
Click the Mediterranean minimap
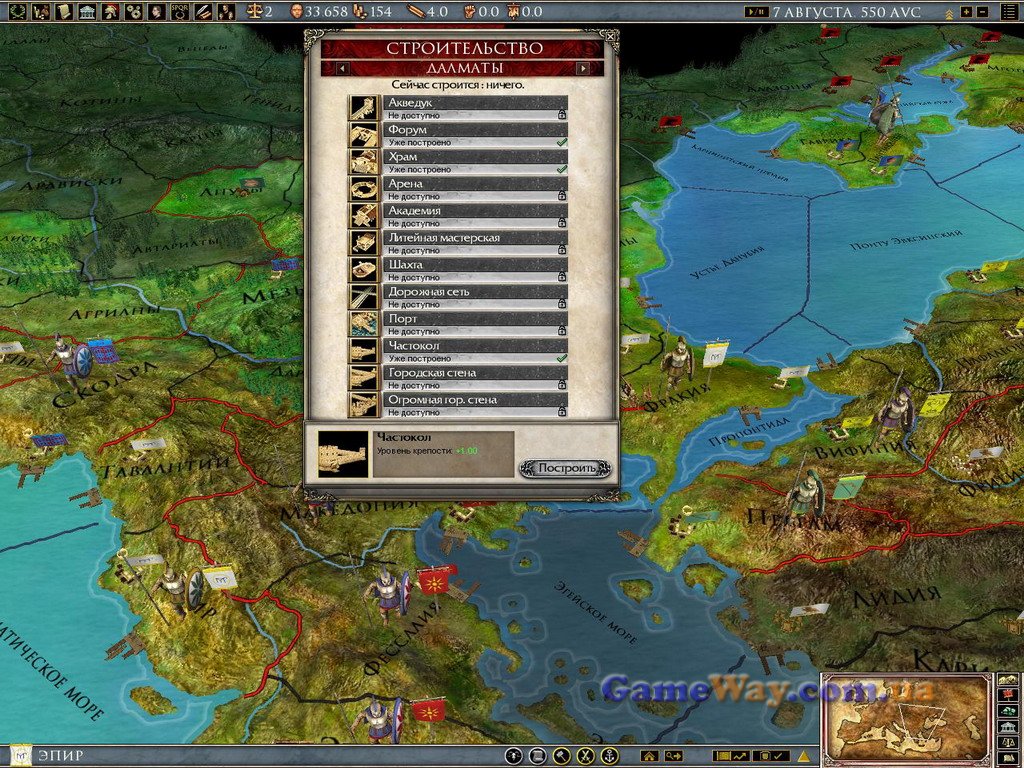click(x=906, y=719)
